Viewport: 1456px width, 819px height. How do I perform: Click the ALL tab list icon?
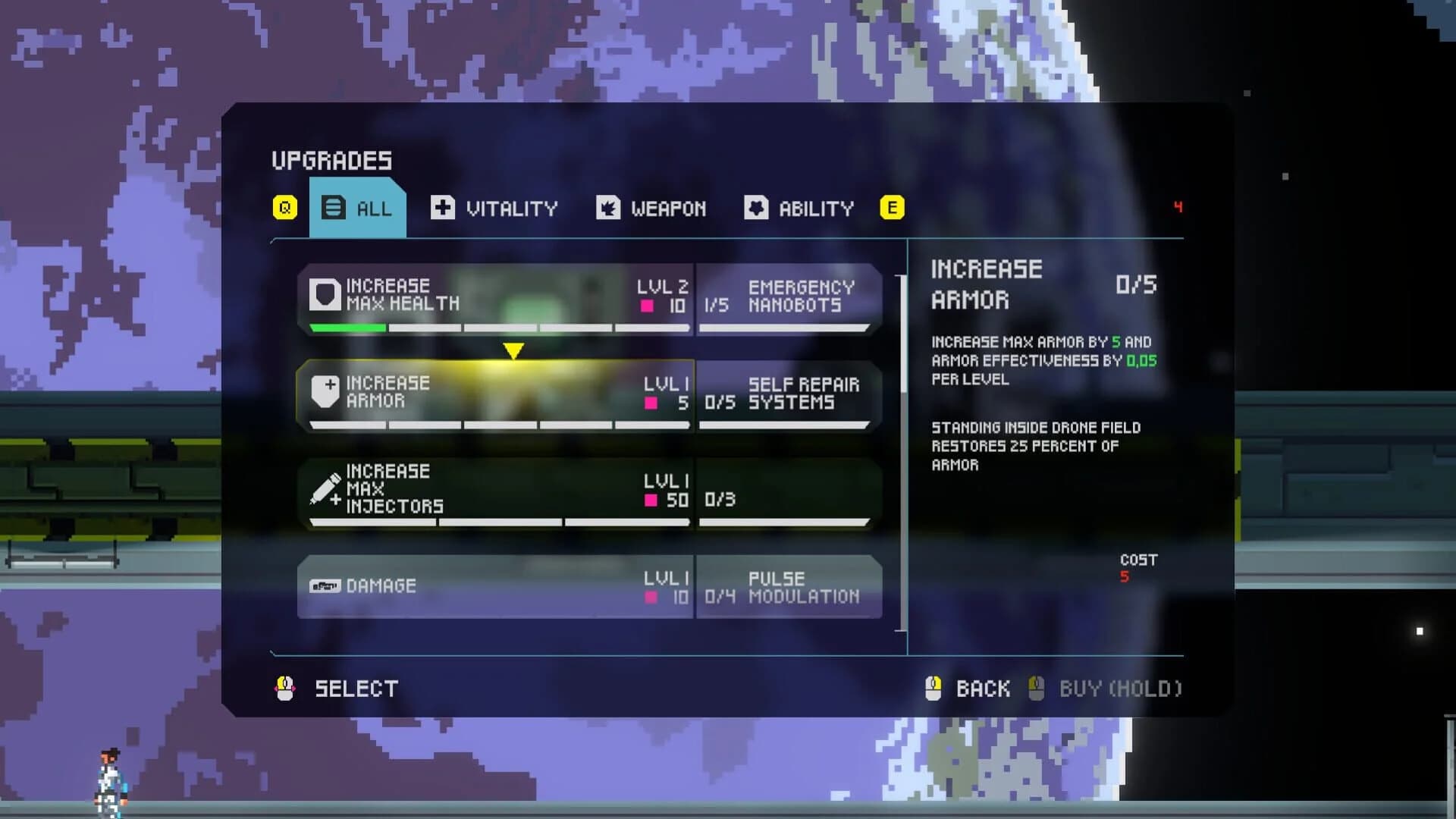[332, 207]
